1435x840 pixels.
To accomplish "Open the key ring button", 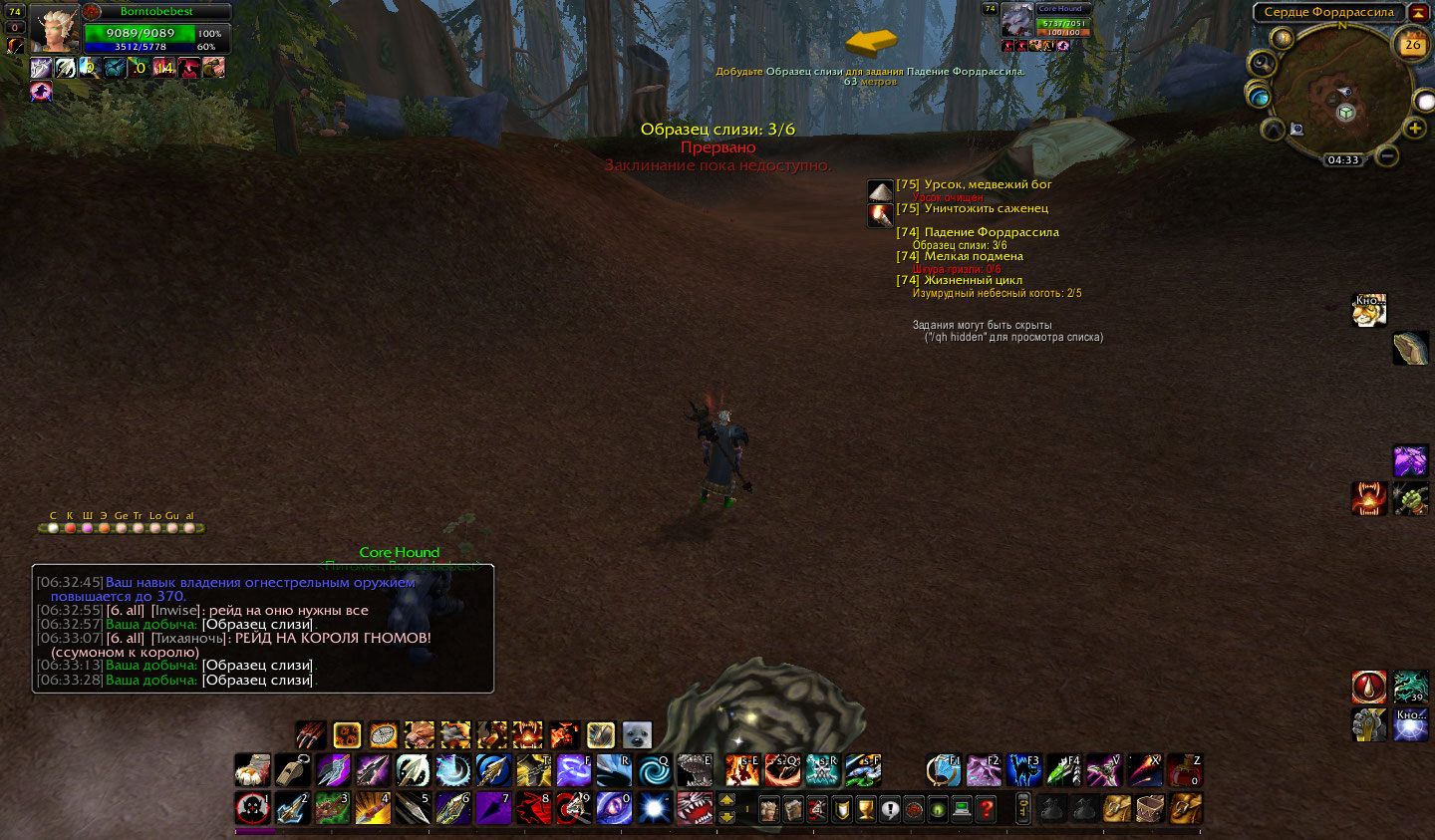I will 1022,808.
